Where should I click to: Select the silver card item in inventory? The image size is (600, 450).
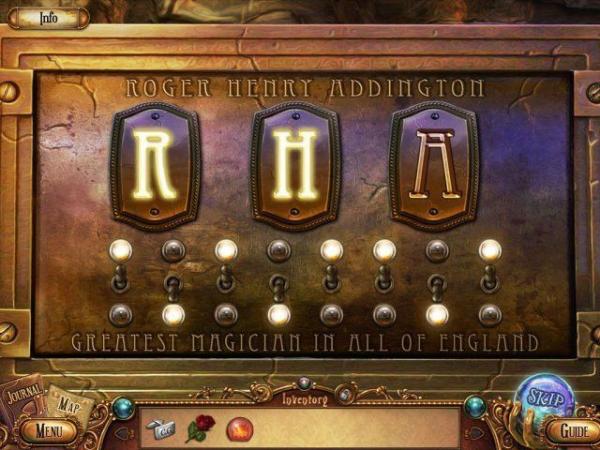click(x=160, y=430)
